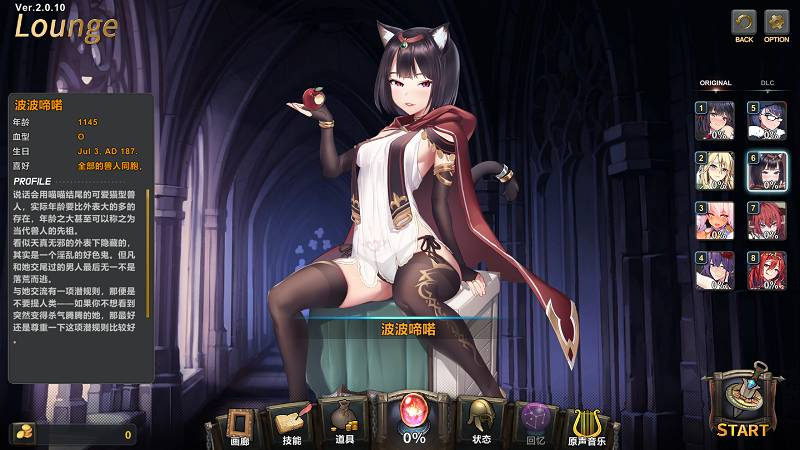Pick character portrait number 8
This screenshot has height=450, width=800.
(x=768, y=270)
